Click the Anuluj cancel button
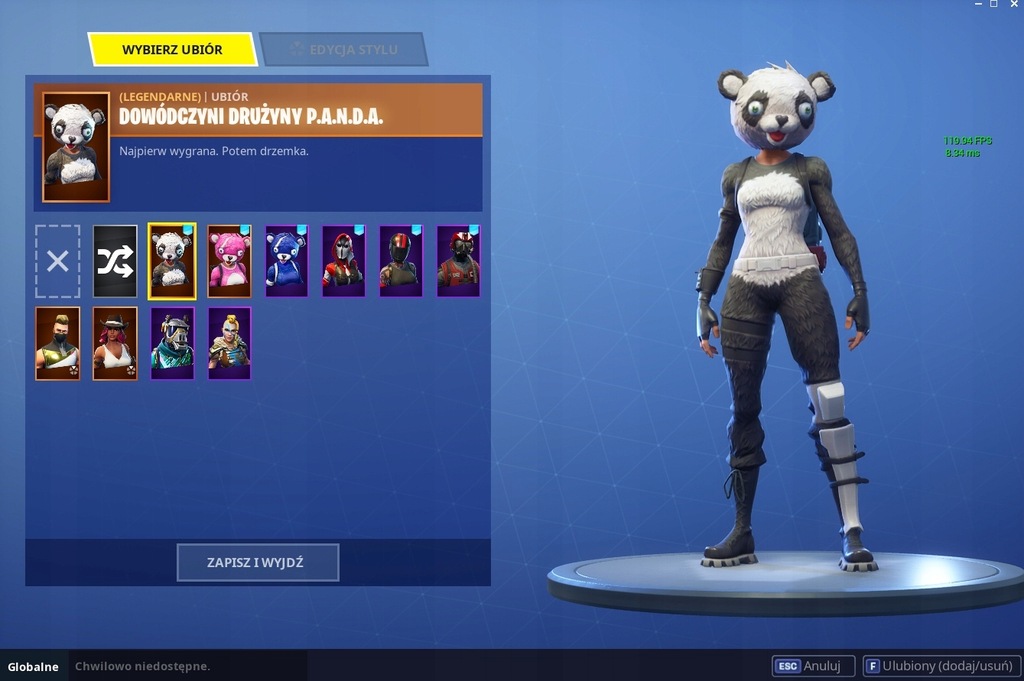This screenshot has height=681, width=1024. [x=813, y=666]
